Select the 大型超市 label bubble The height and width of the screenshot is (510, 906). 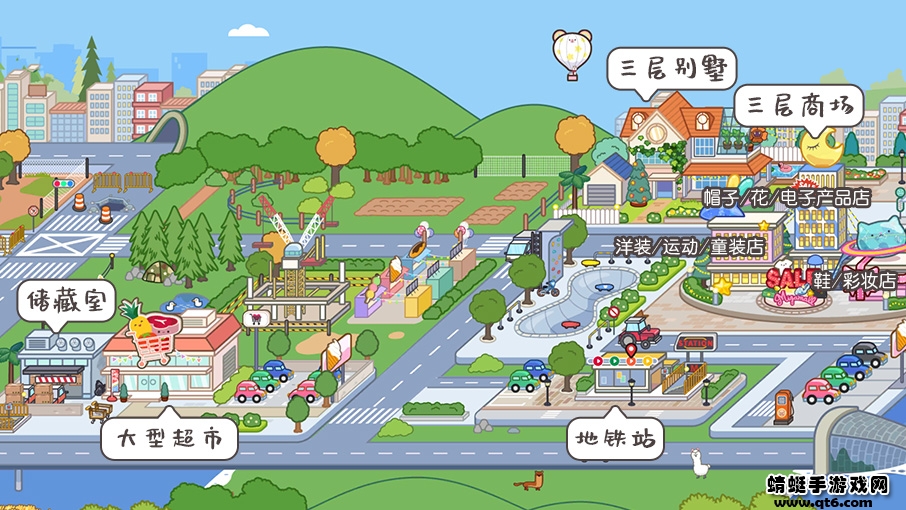(x=170, y=437)
